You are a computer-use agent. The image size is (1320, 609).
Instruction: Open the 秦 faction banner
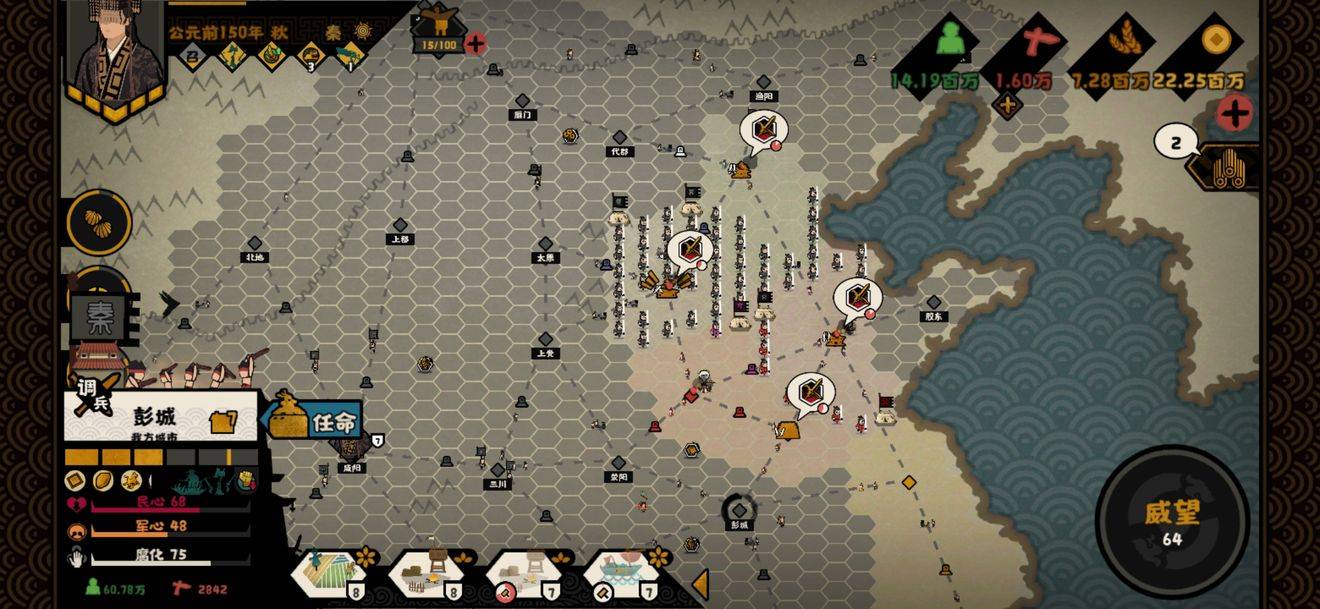pyautogui.click(x=99, y=317)
